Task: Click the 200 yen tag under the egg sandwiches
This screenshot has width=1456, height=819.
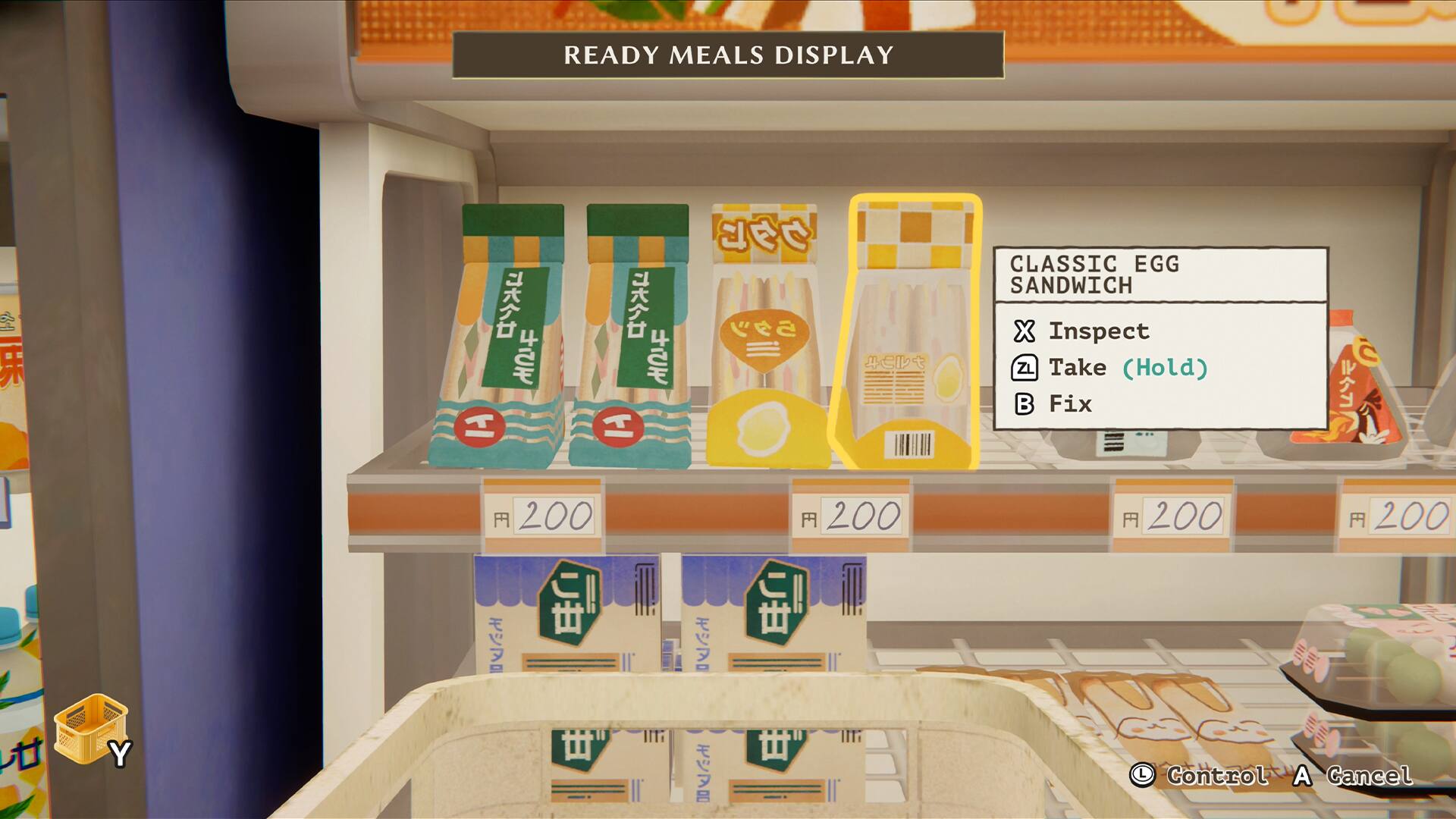Action: tap(852, 514)
